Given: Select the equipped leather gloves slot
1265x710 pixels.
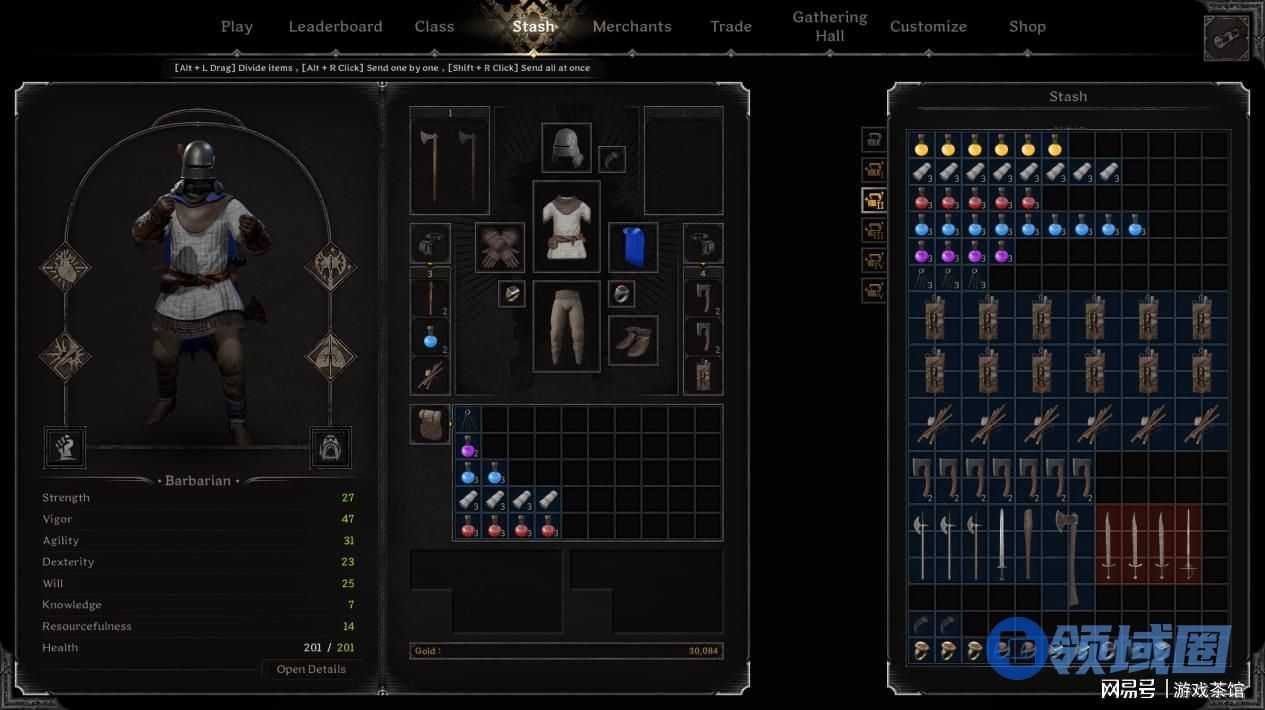Looking at the screenshot, I should coord(499,247).
